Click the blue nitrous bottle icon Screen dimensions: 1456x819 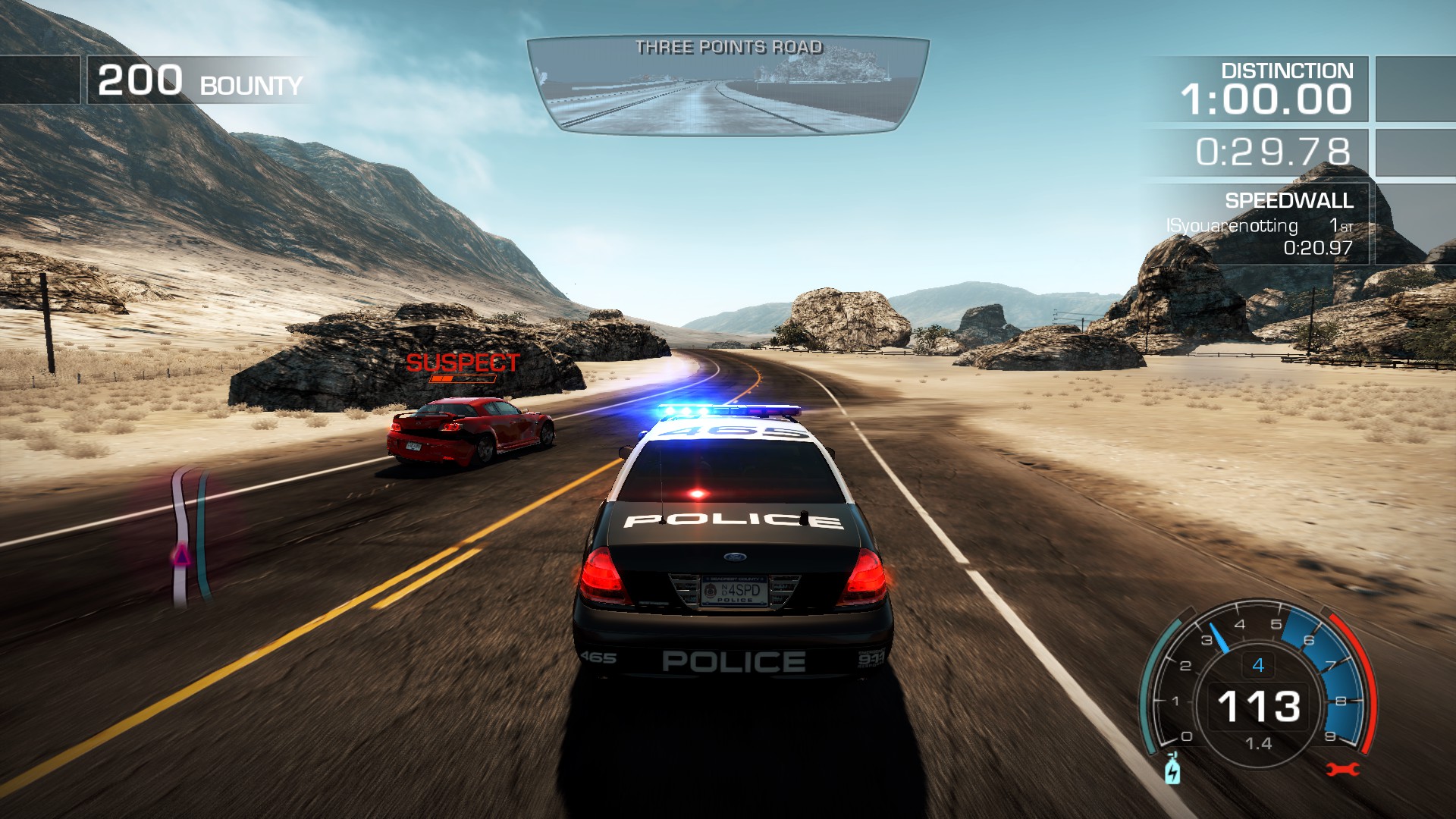1172,769
